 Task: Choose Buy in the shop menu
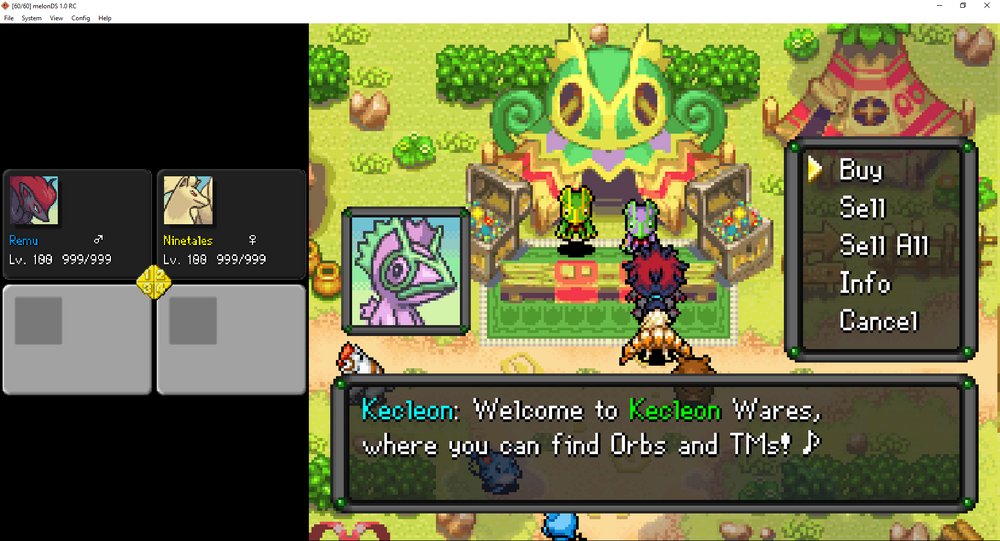[860, 170]
